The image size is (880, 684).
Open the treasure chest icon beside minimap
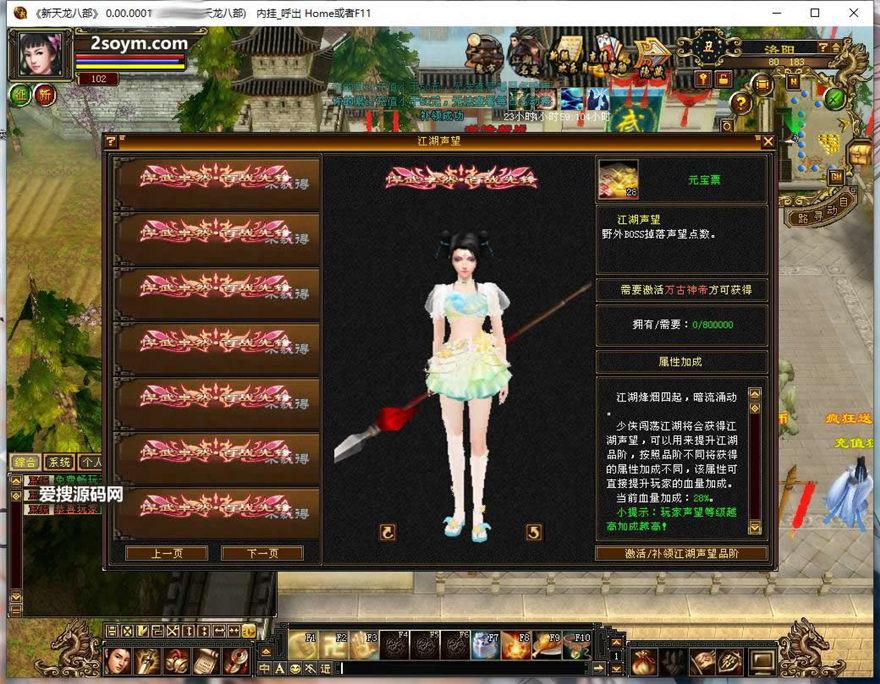(x=859, y=154)
